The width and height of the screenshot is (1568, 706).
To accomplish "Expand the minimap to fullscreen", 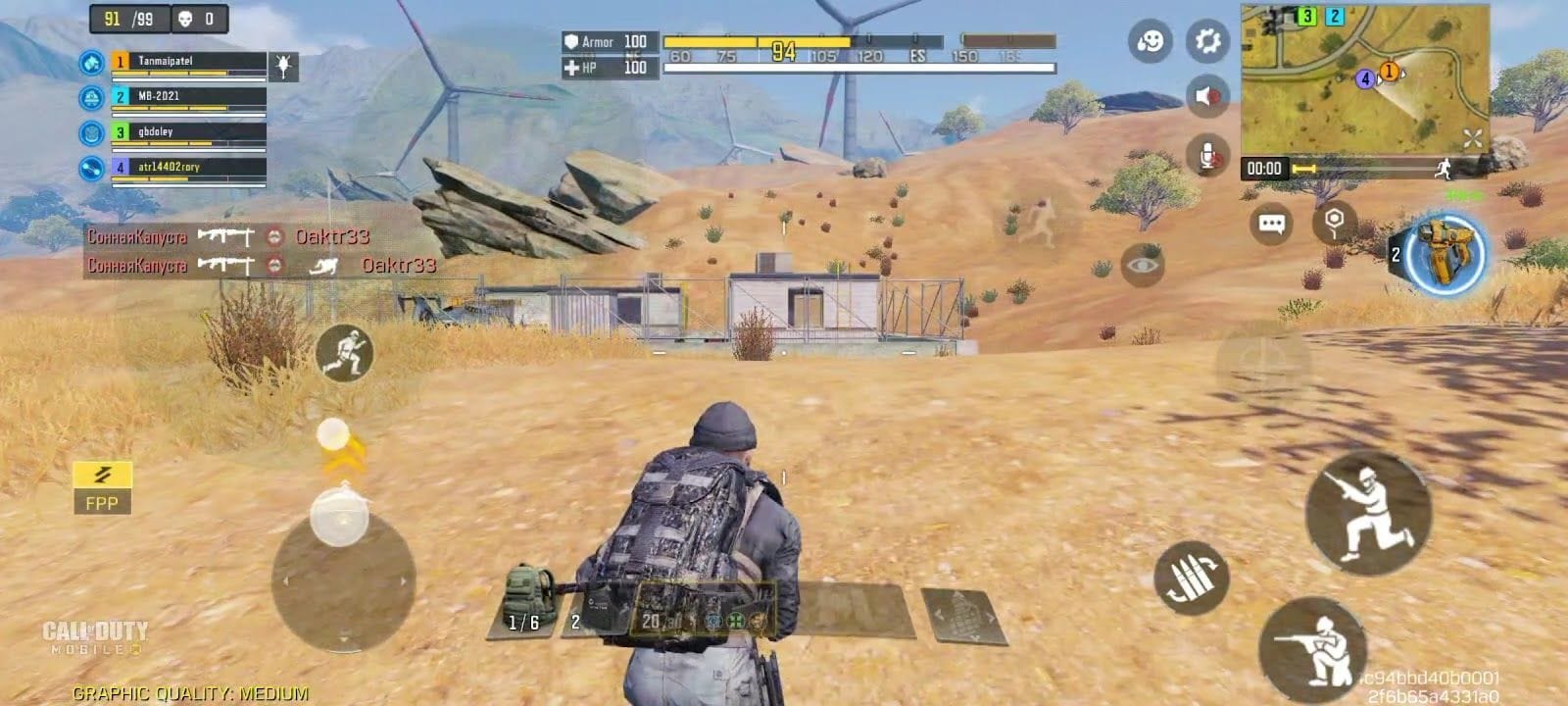I will [1471, 138].
